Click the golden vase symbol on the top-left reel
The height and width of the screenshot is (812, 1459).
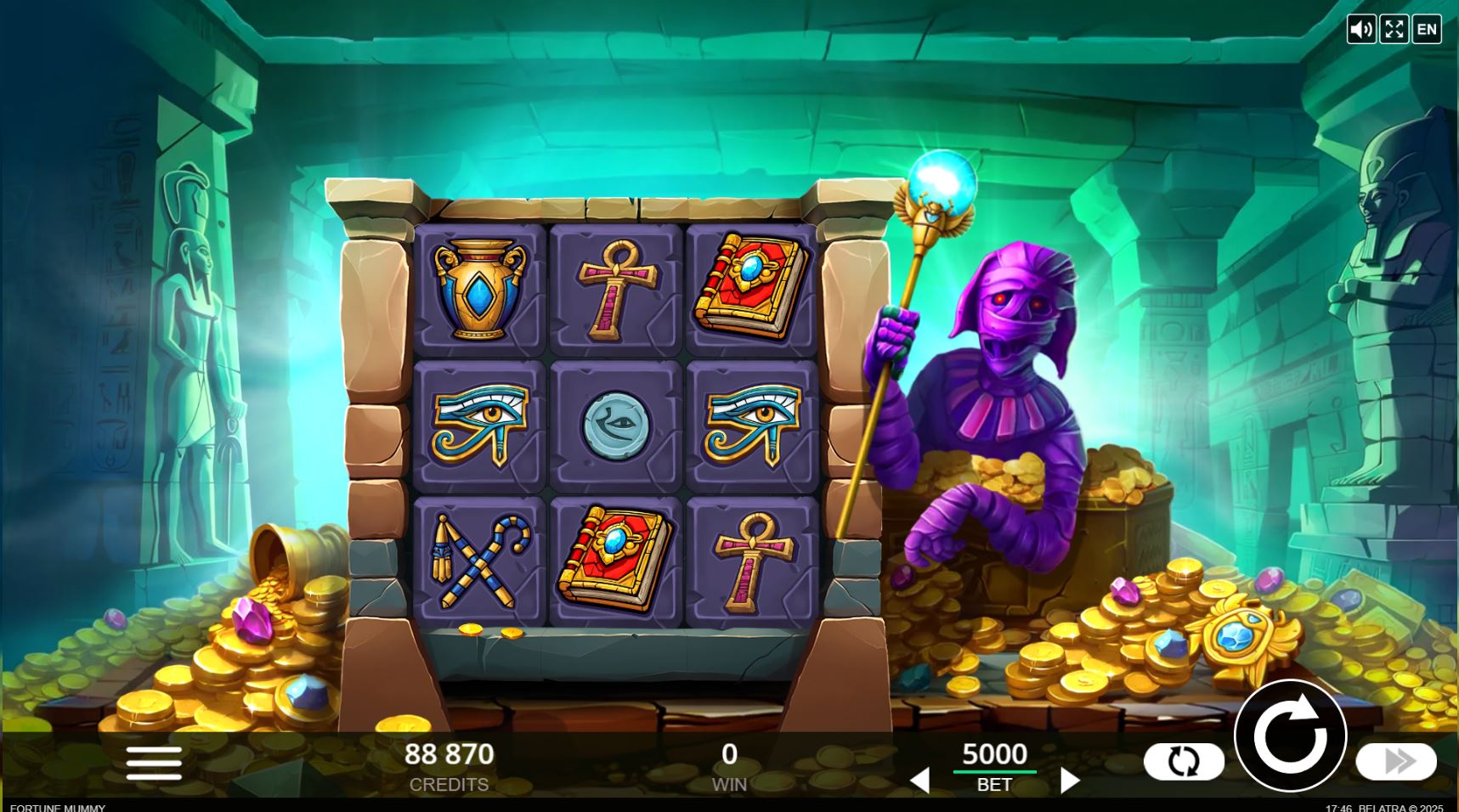point(478,289)
